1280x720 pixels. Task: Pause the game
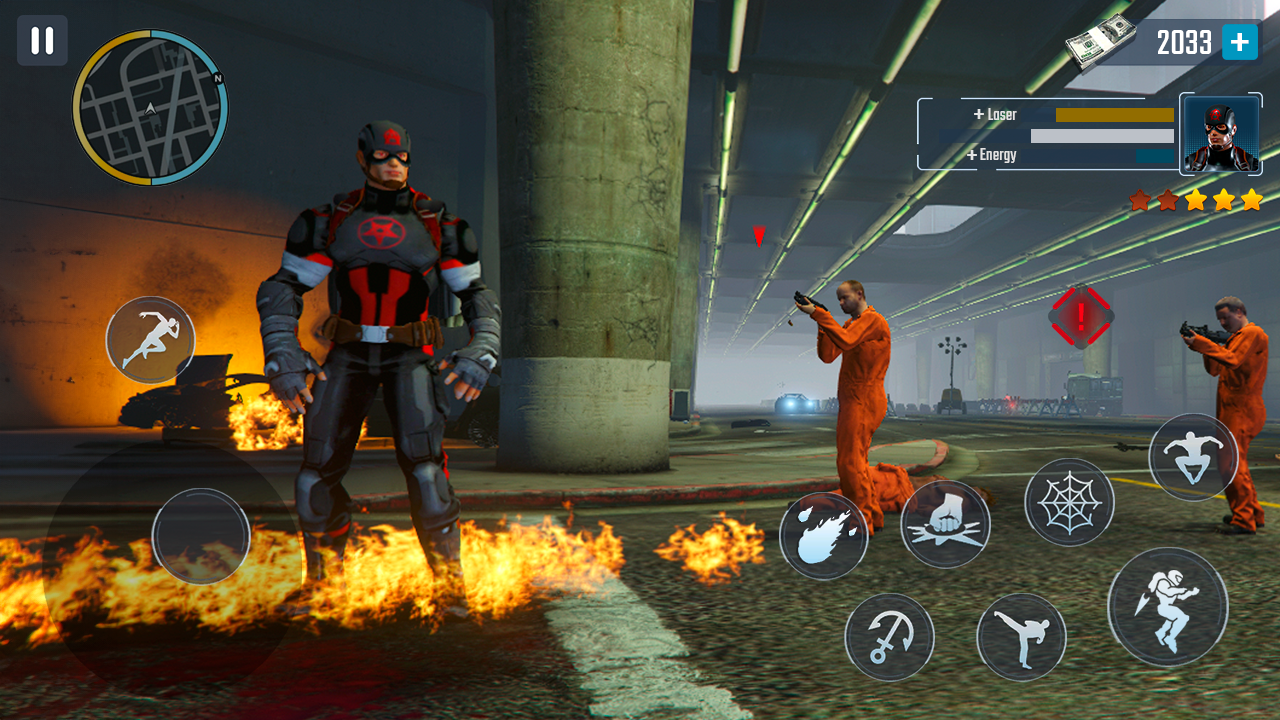pyautogui.click(x=42, y=41)
